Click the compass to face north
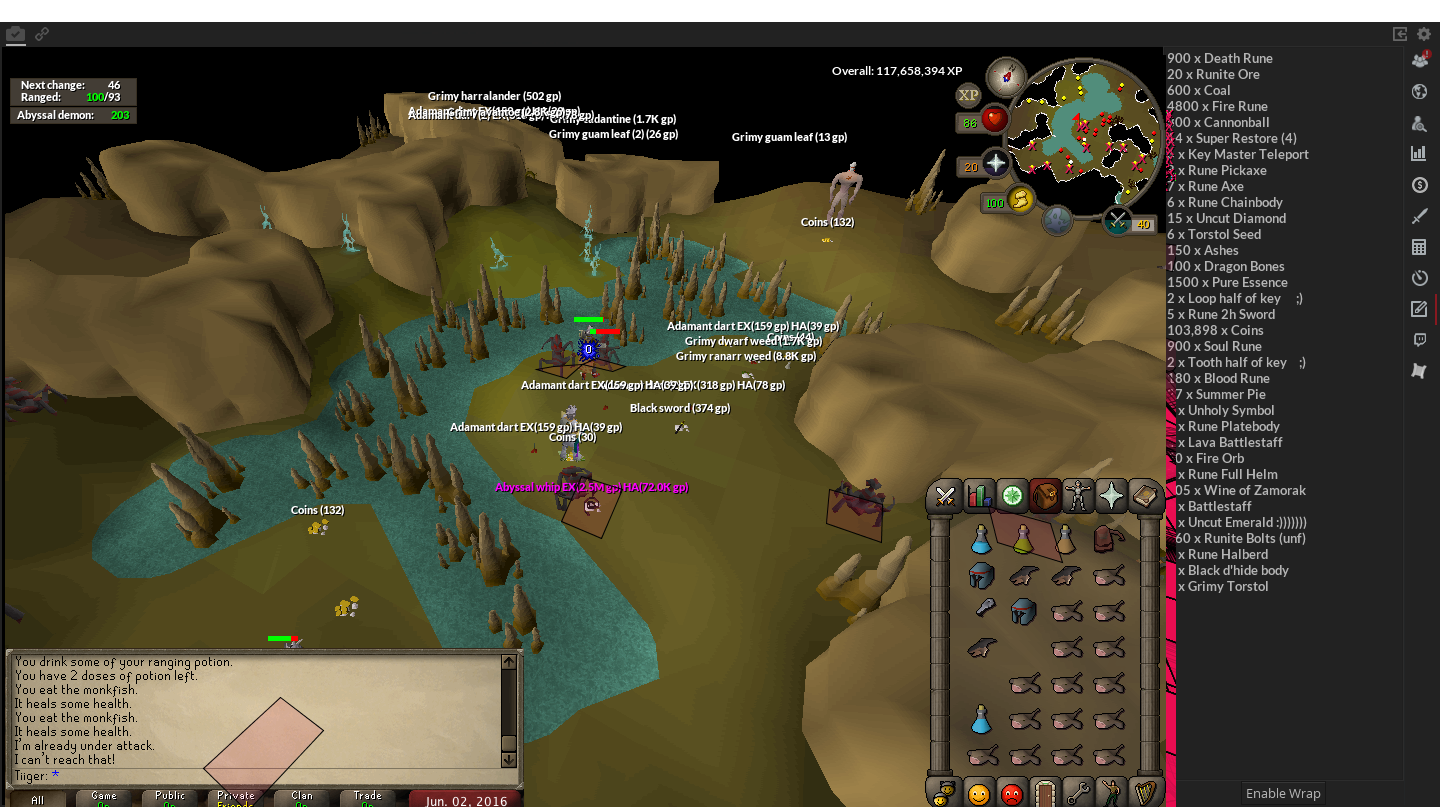 tap(1005, 76)
